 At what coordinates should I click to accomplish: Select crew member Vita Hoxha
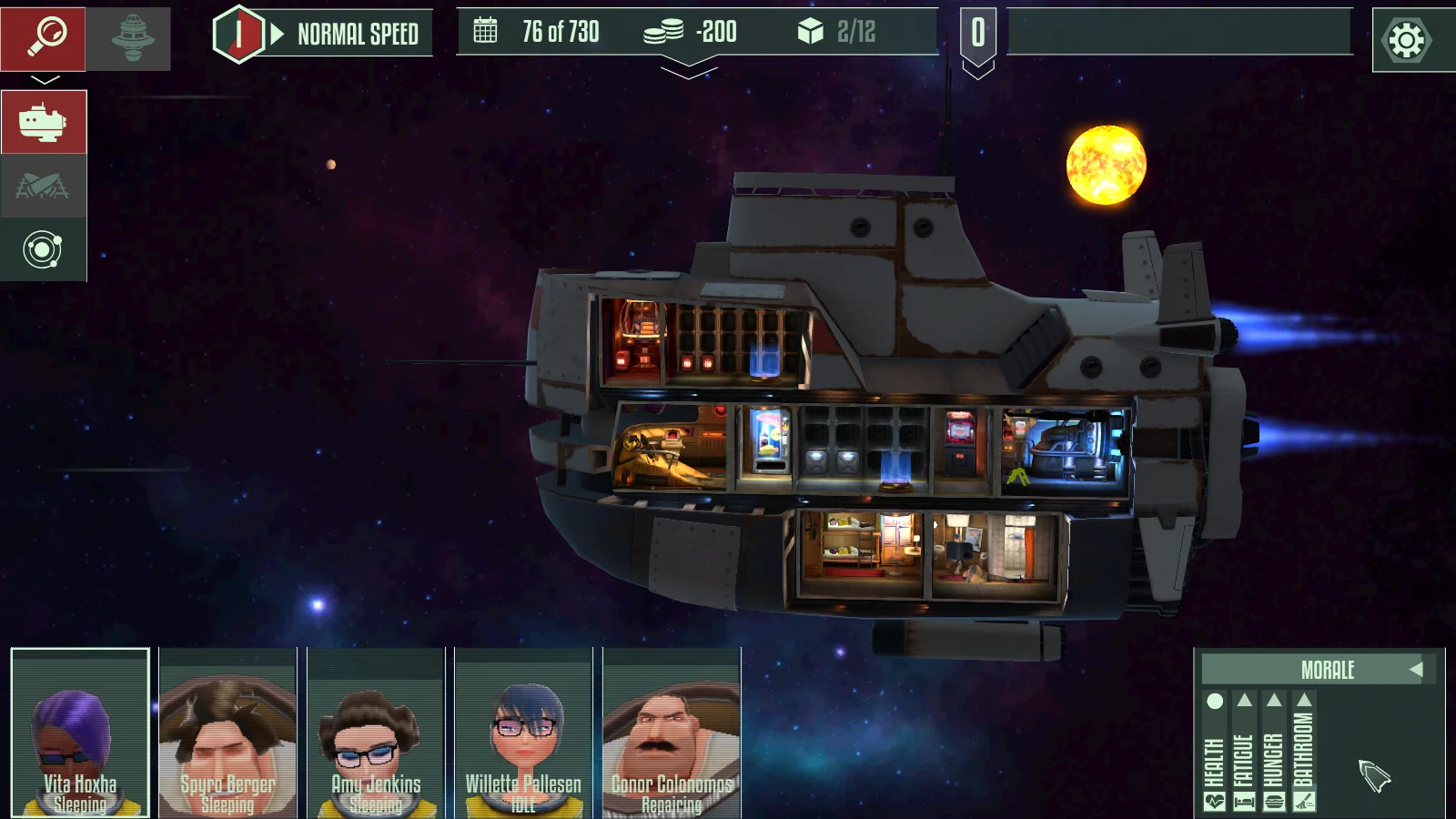pos(80,733)
